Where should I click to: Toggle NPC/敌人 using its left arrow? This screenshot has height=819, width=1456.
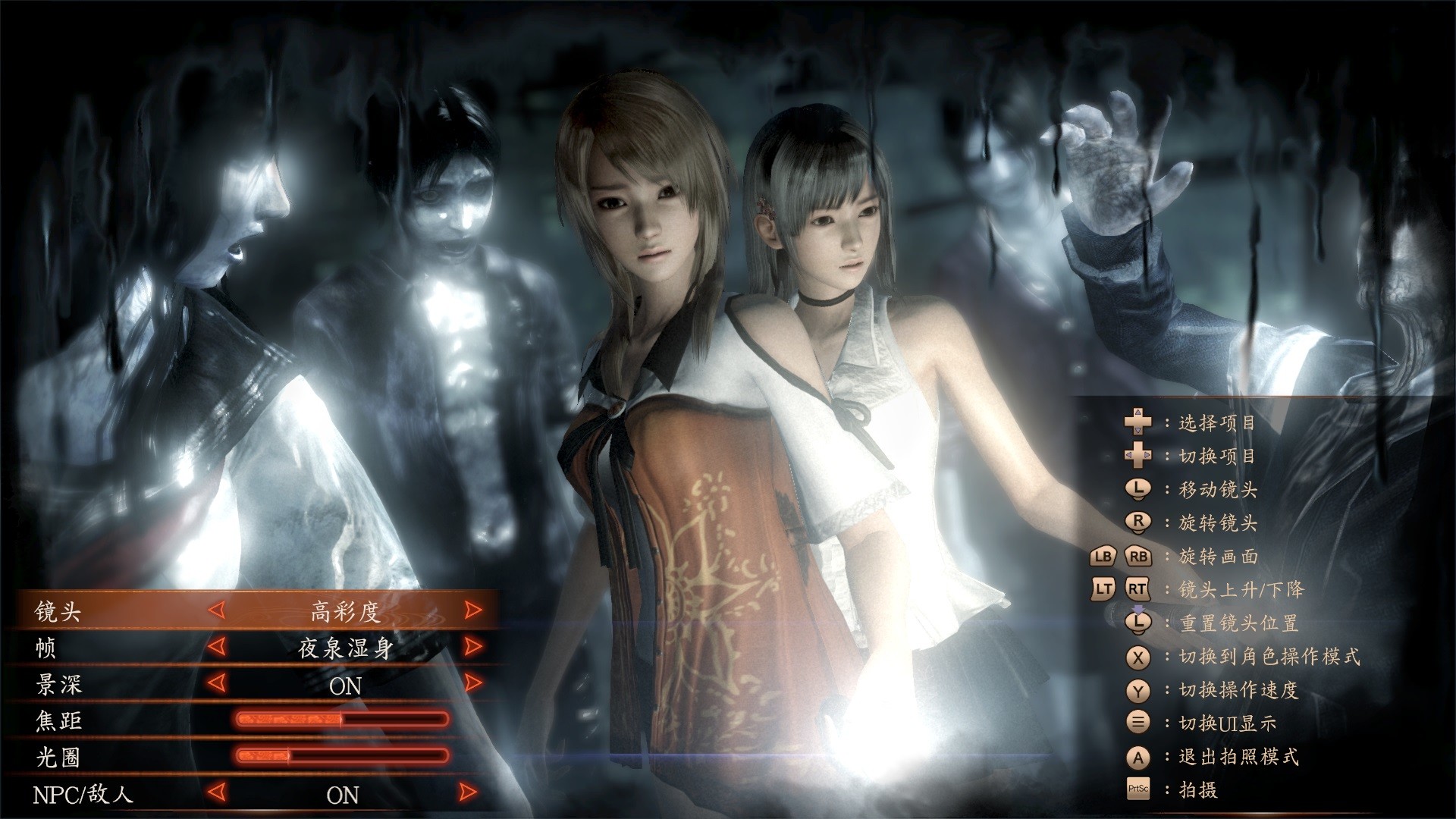217,793
